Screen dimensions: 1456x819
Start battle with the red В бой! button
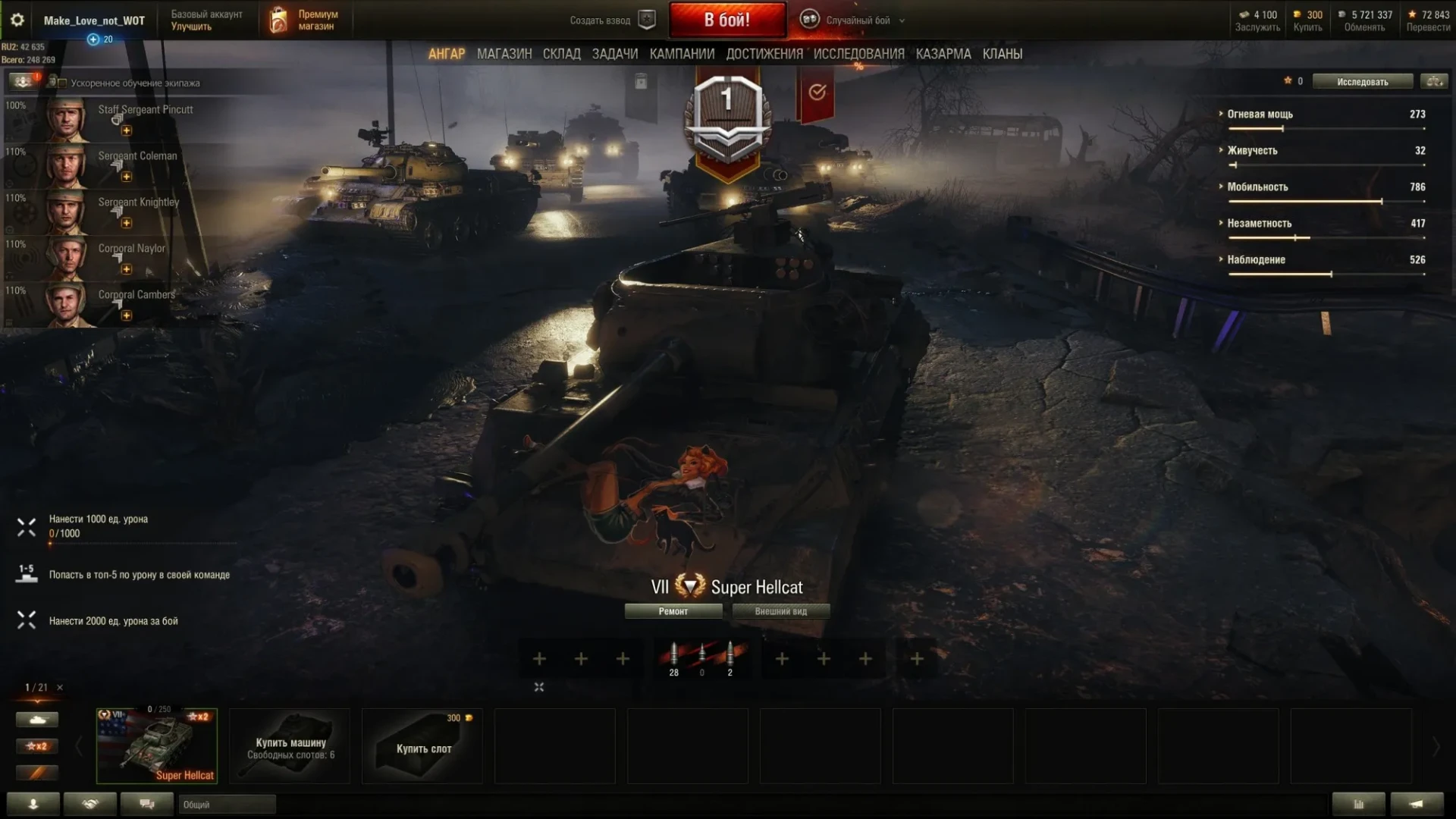(x=726, y=20)
